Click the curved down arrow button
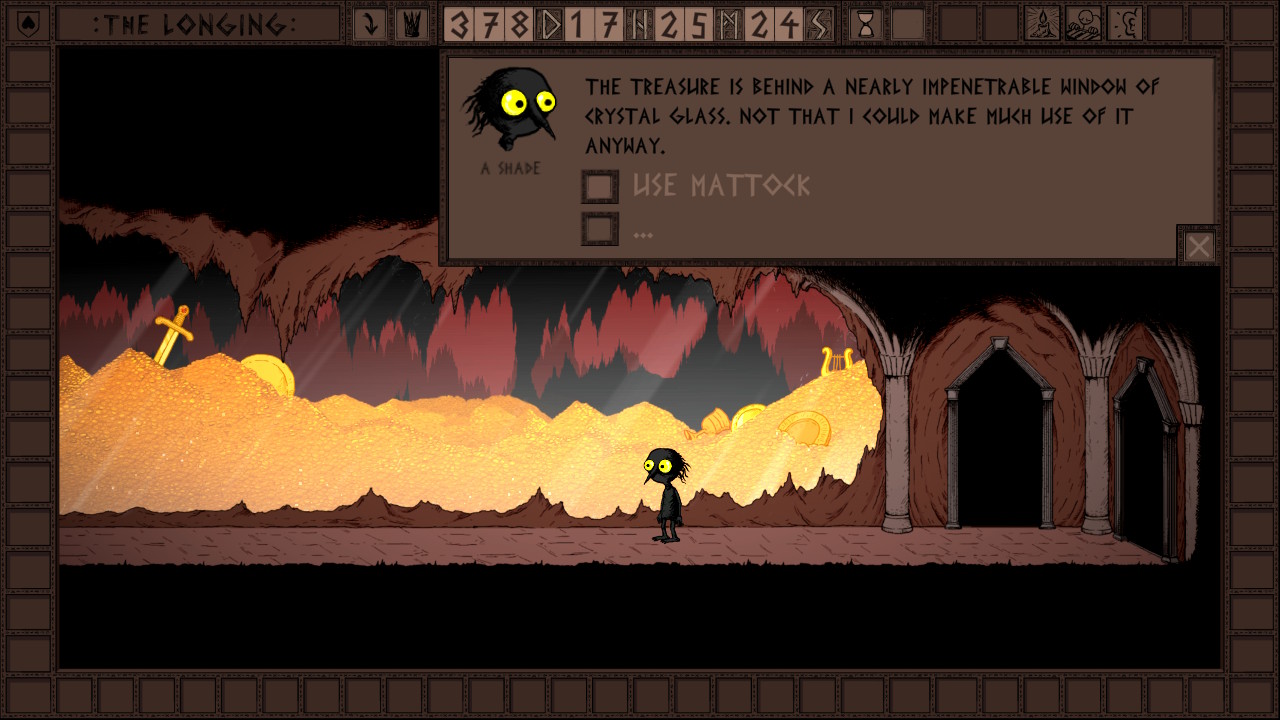The height and width of the screenshot is (720, 1280). (x=370, y=24)
